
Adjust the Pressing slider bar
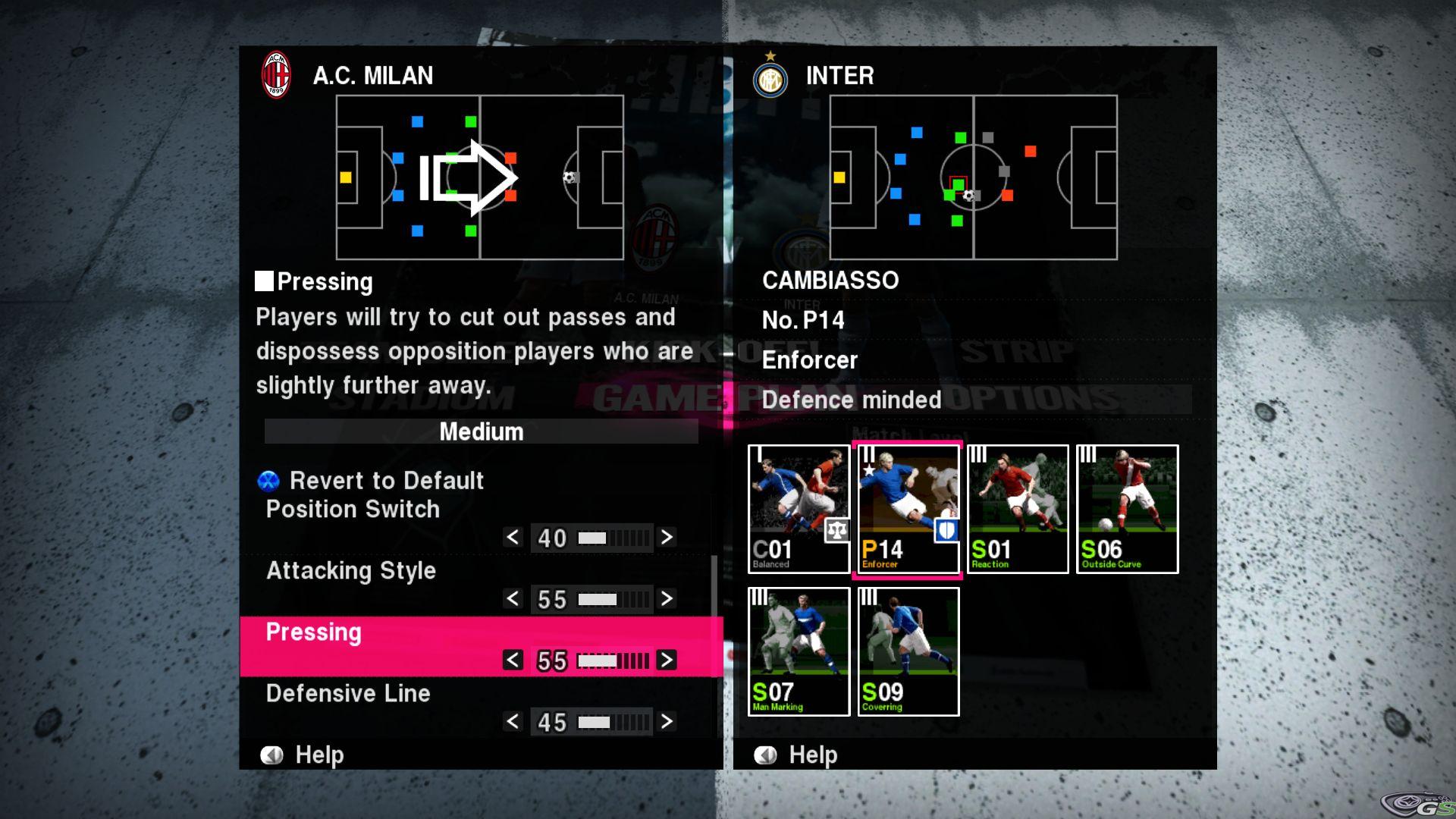[x=613, y=661]
